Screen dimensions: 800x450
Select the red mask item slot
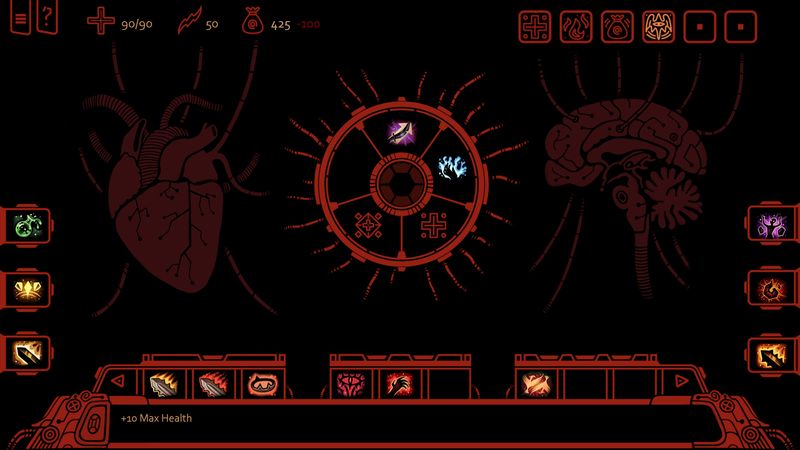point(257,383)
